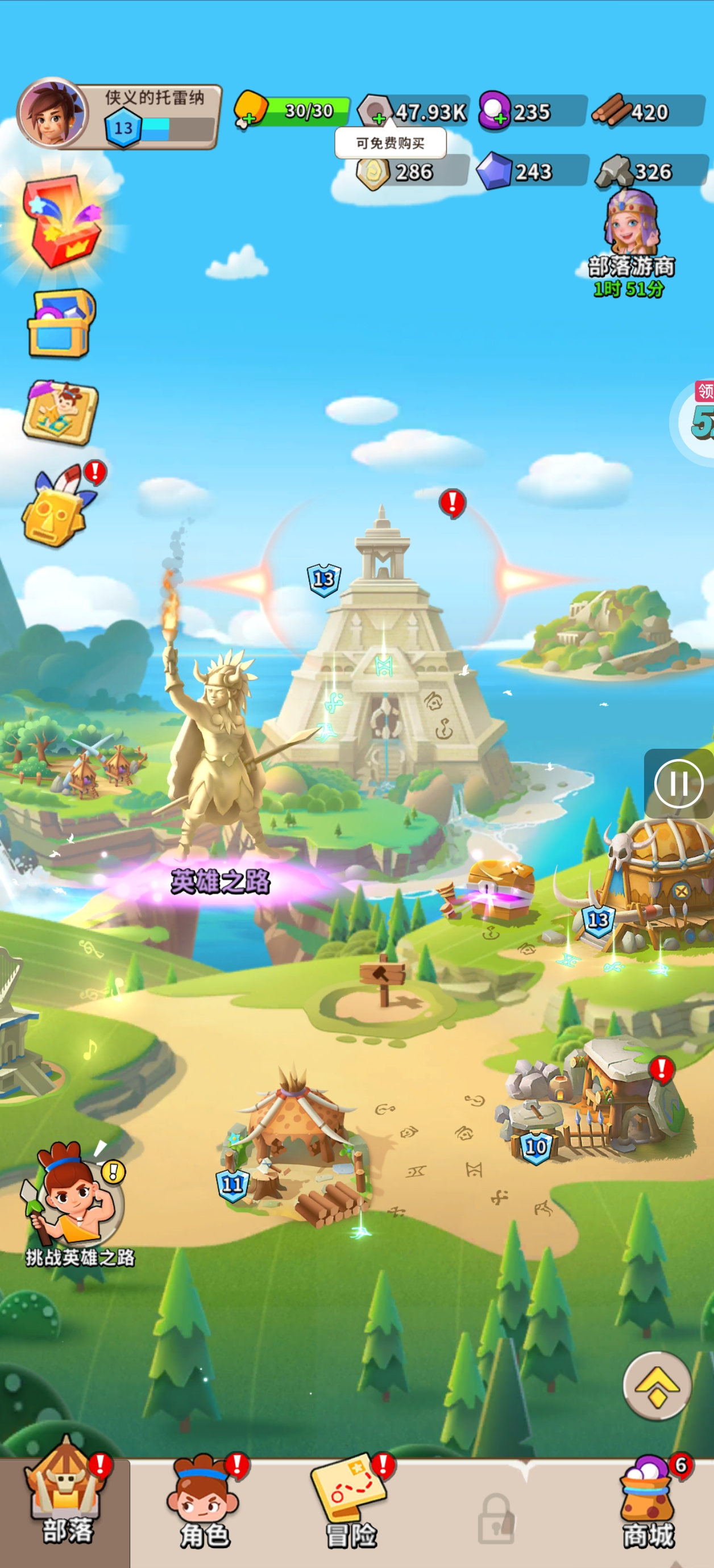Tap the yellow double-arrow upgrade button
The width and height of the screenshot is (714, 1568).
(x=657, y=1386)
